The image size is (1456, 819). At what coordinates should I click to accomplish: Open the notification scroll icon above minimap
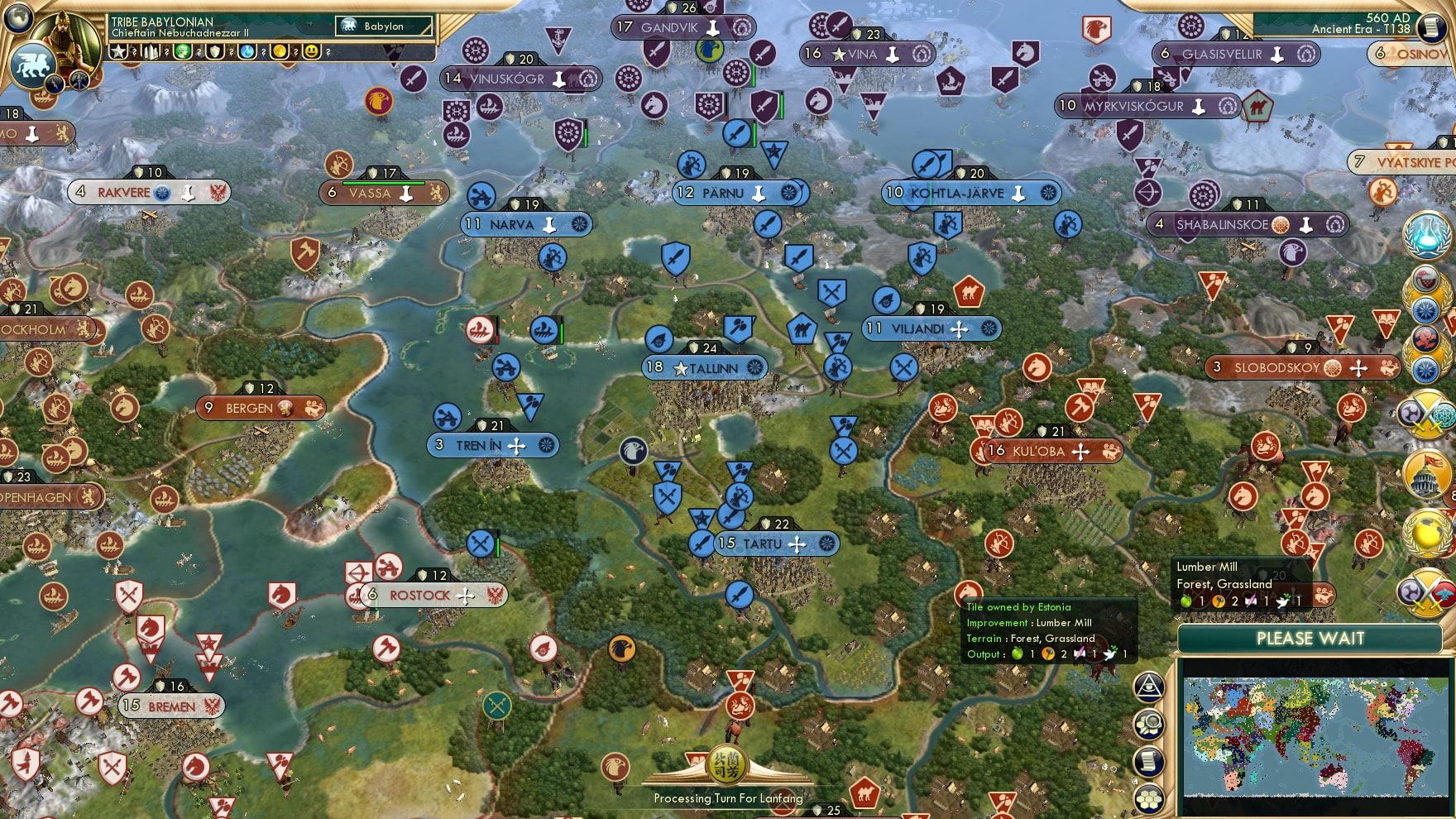point(1147,760)
